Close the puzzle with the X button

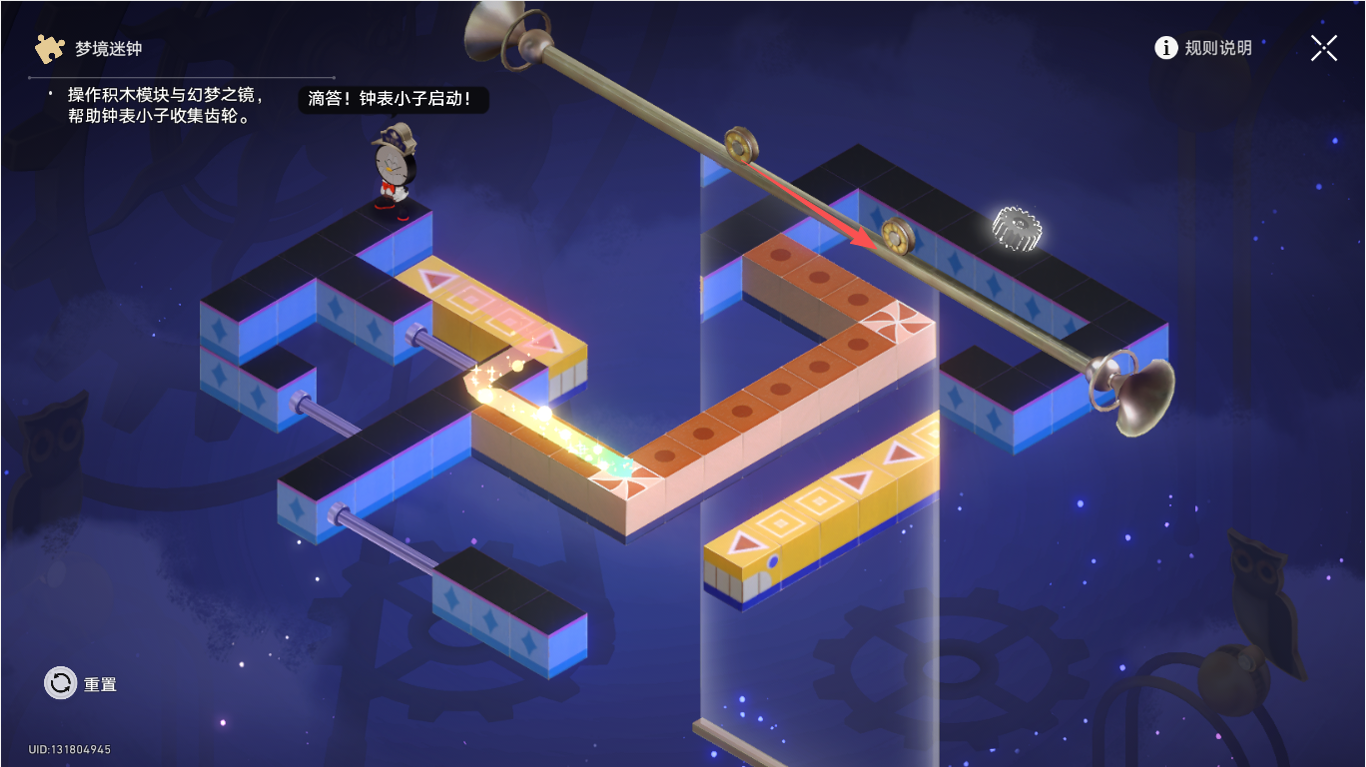(1324, 48)
